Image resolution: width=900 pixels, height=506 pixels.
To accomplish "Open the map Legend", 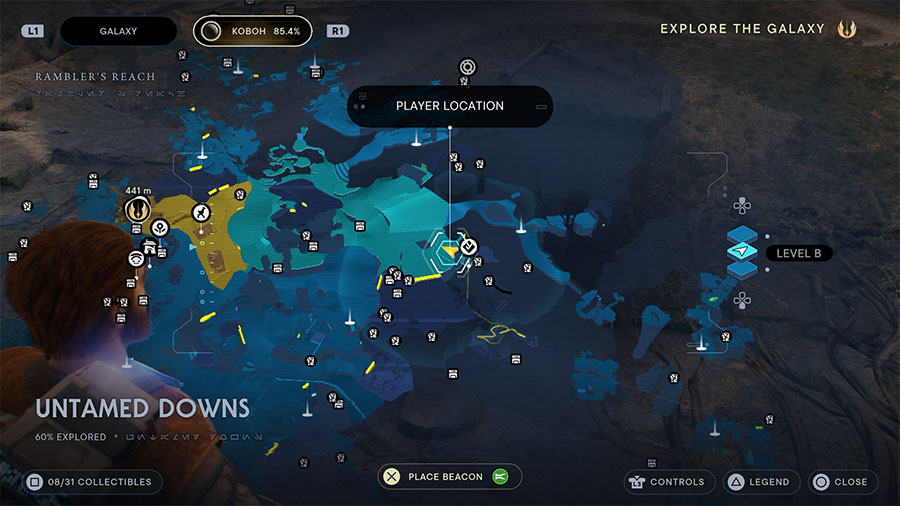I will coord(757,482).
